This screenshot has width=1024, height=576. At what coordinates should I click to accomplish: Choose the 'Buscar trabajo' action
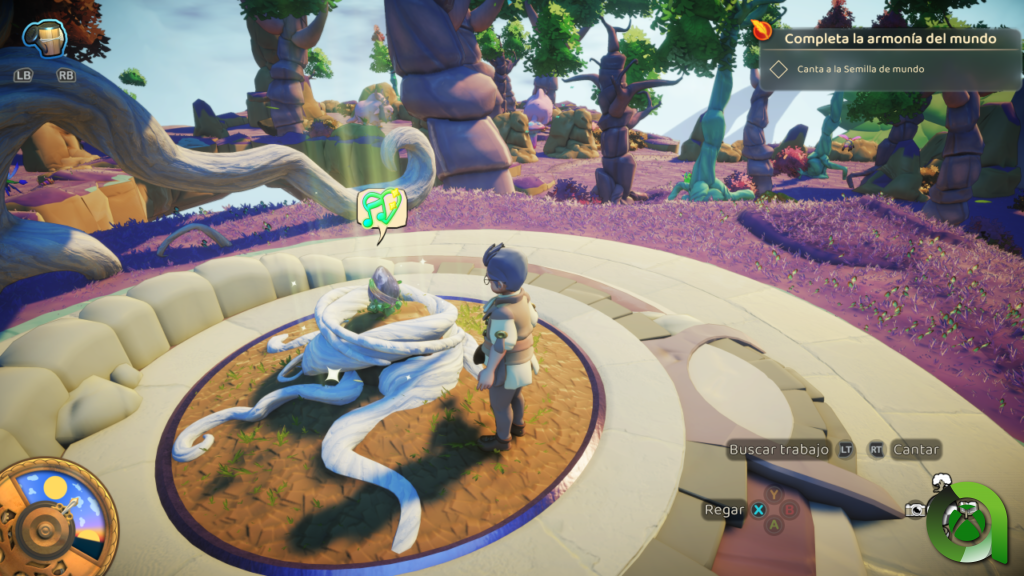coord(779,450)
